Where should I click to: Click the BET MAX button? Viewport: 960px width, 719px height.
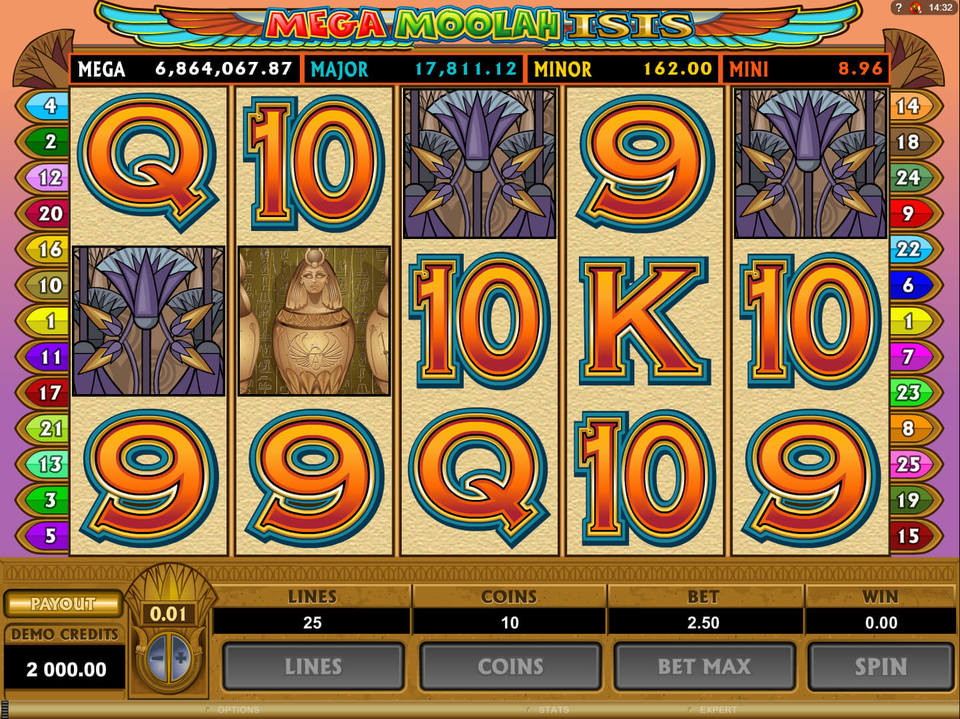pyautogui.click(x=704, y=667)
